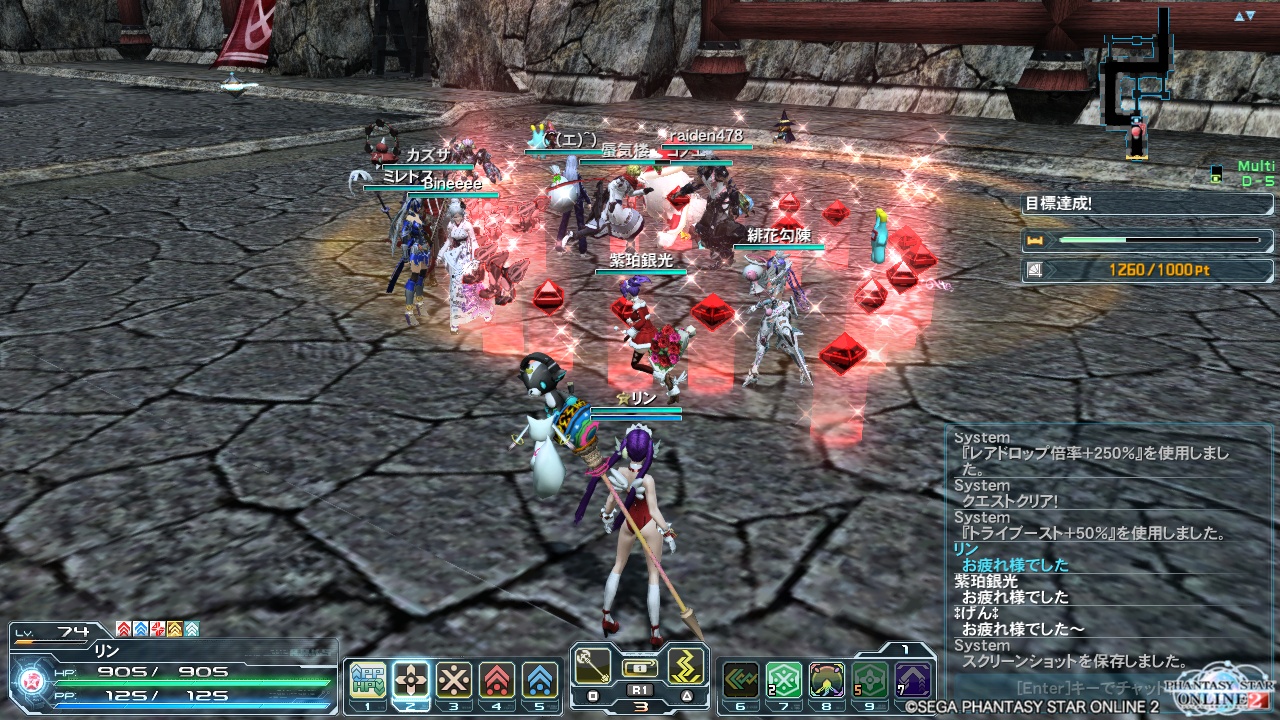Screen dimensions: 1280x720
Task: Select the dimmed green cross skill in slot 9
Action: point(870,680)
